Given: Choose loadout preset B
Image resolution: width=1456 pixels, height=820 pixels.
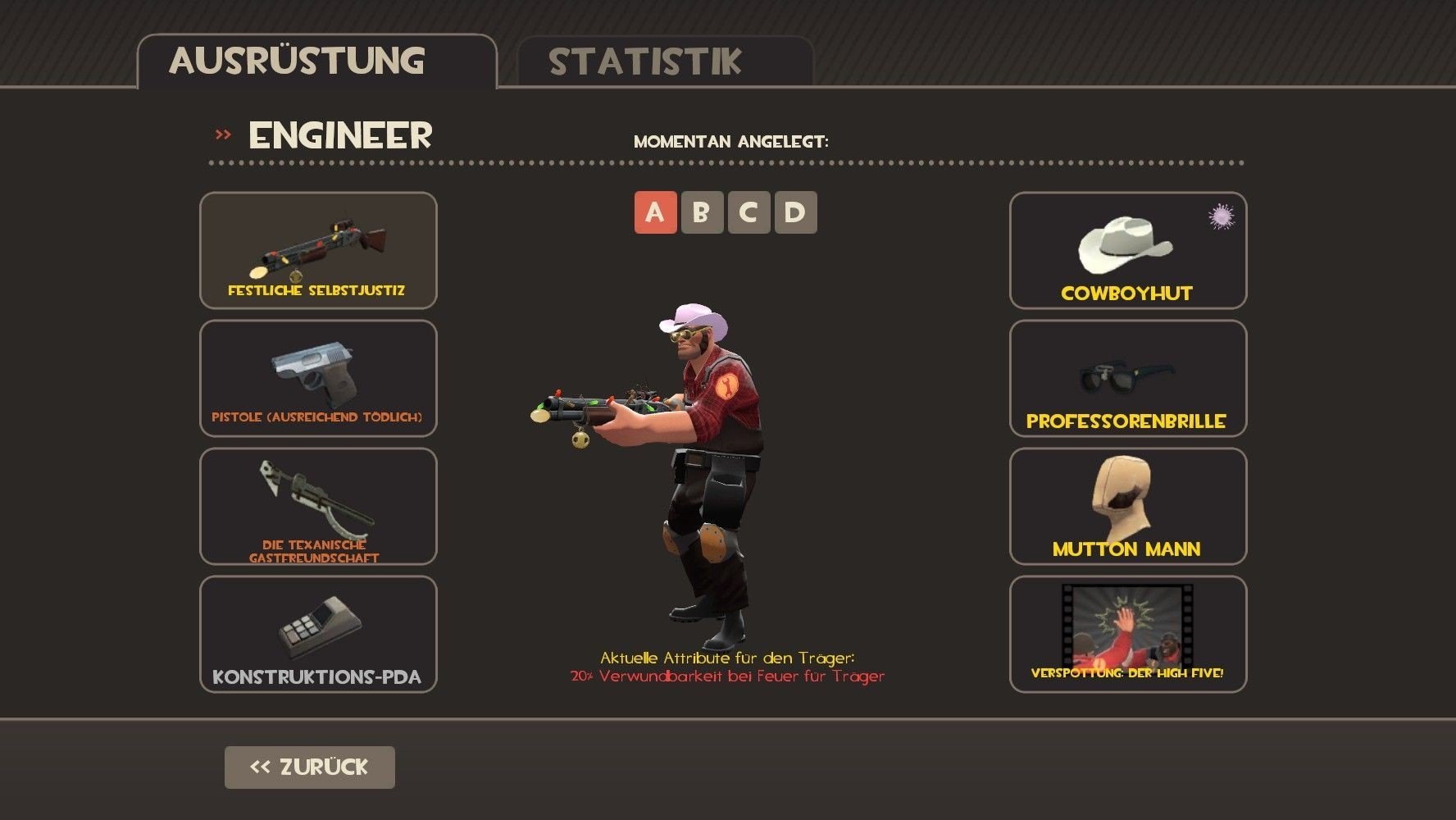Looking at the screenshot, I should pyautogui.click(x=702, y=212).
